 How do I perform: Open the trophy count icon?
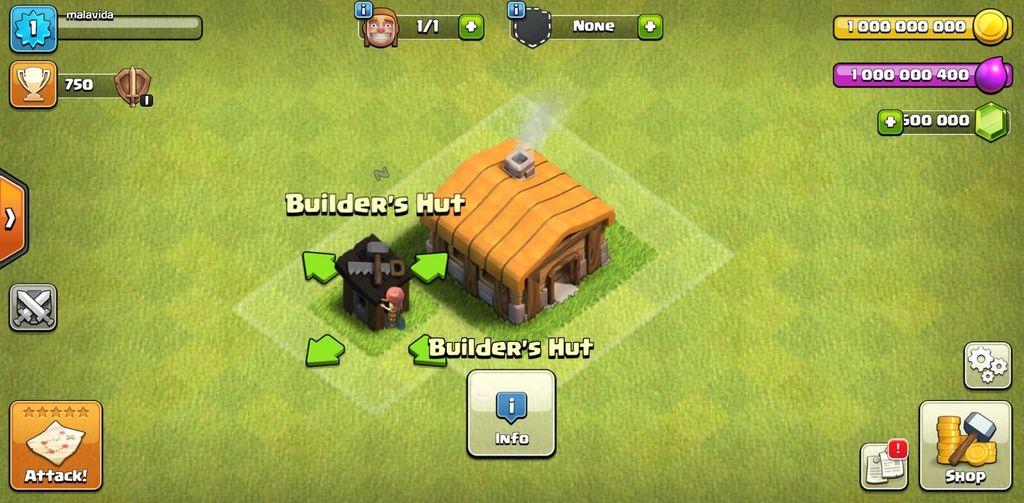pos(31,85)
